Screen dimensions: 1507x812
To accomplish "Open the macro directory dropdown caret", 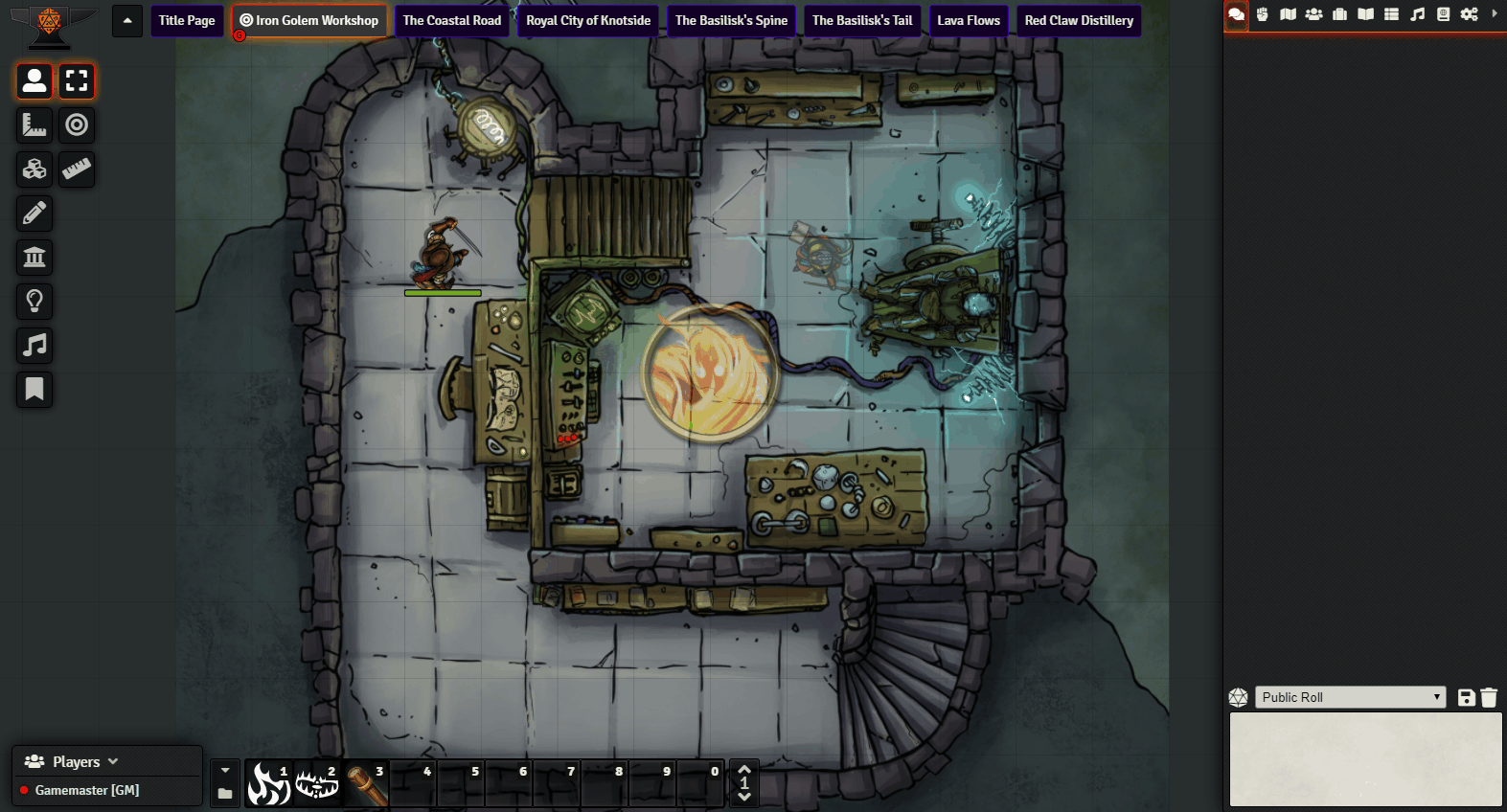I will click(224, 770).
